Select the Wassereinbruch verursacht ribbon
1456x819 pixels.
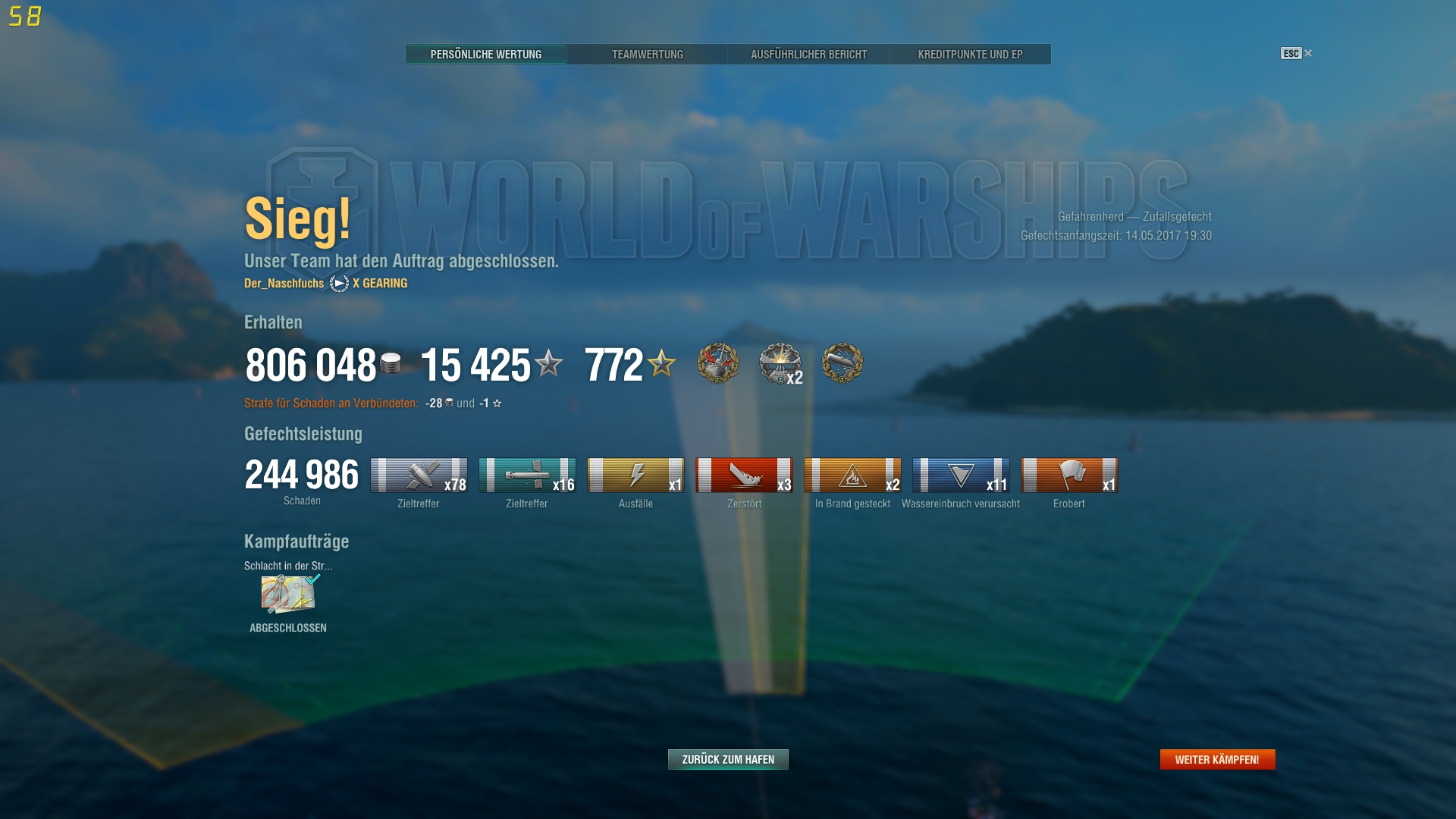click(x=961, y=475)
